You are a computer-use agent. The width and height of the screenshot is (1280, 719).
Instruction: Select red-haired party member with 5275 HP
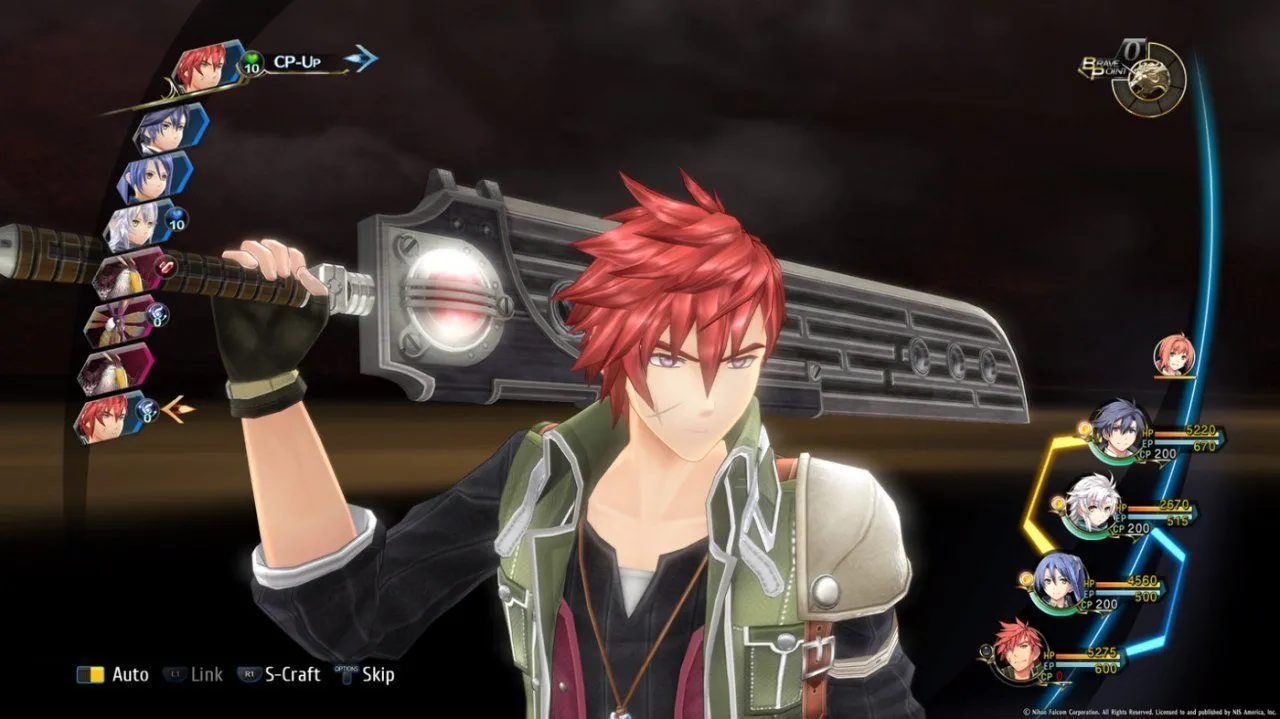click(1022, 648)
